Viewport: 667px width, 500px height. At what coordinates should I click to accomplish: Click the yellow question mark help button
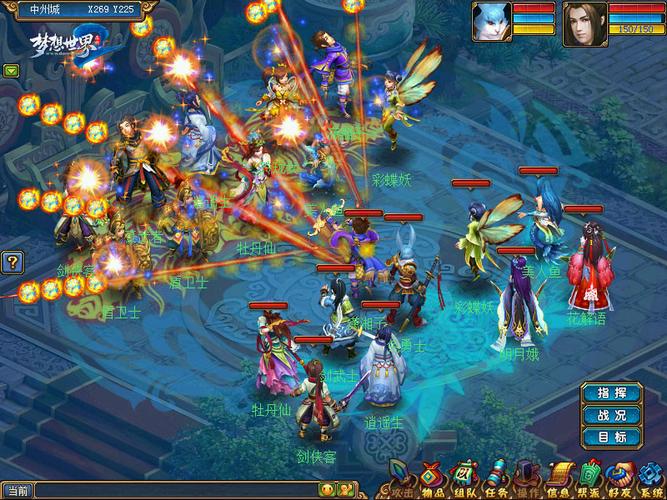(x=12, y=263)
